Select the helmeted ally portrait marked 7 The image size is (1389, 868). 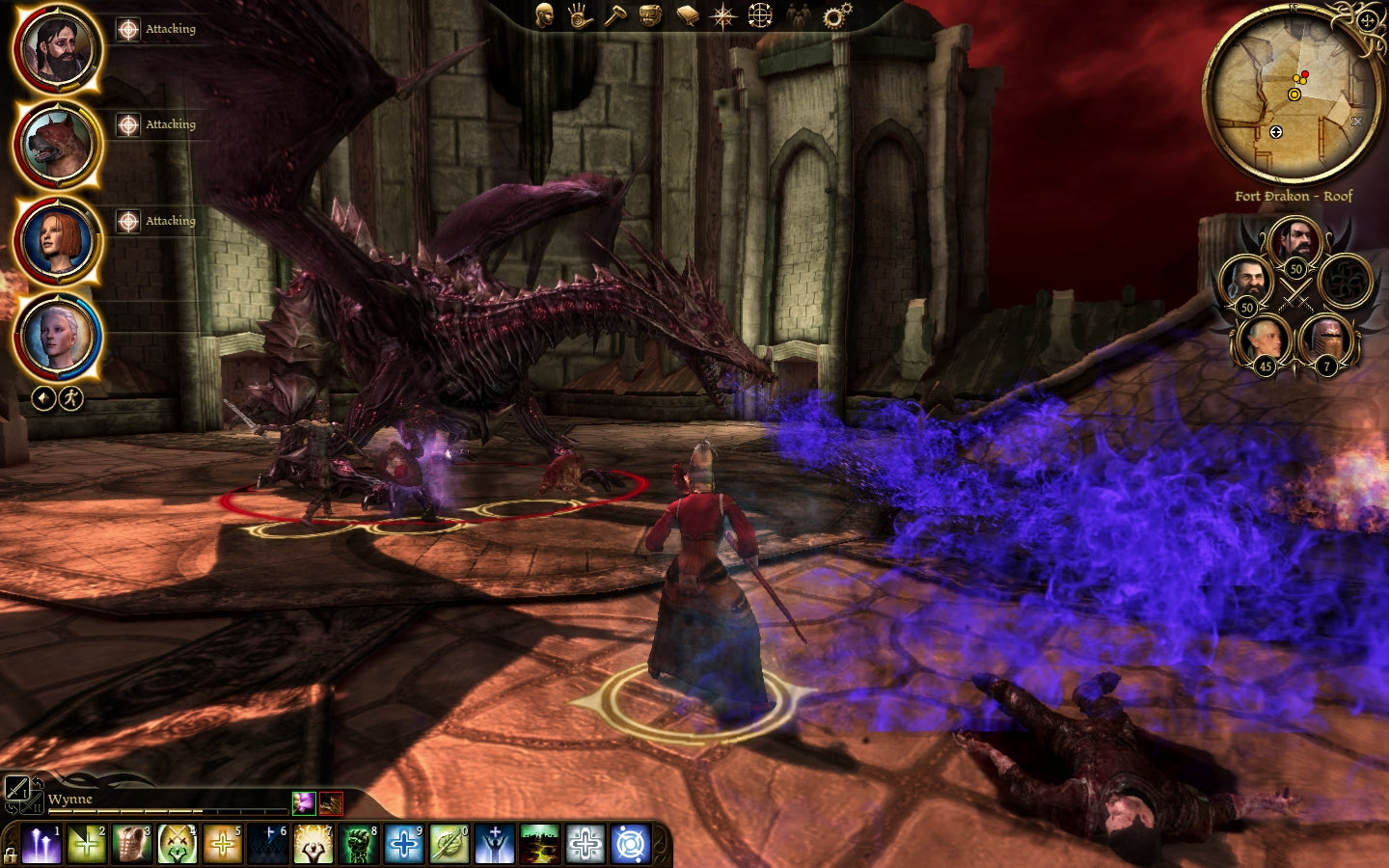1326,339
